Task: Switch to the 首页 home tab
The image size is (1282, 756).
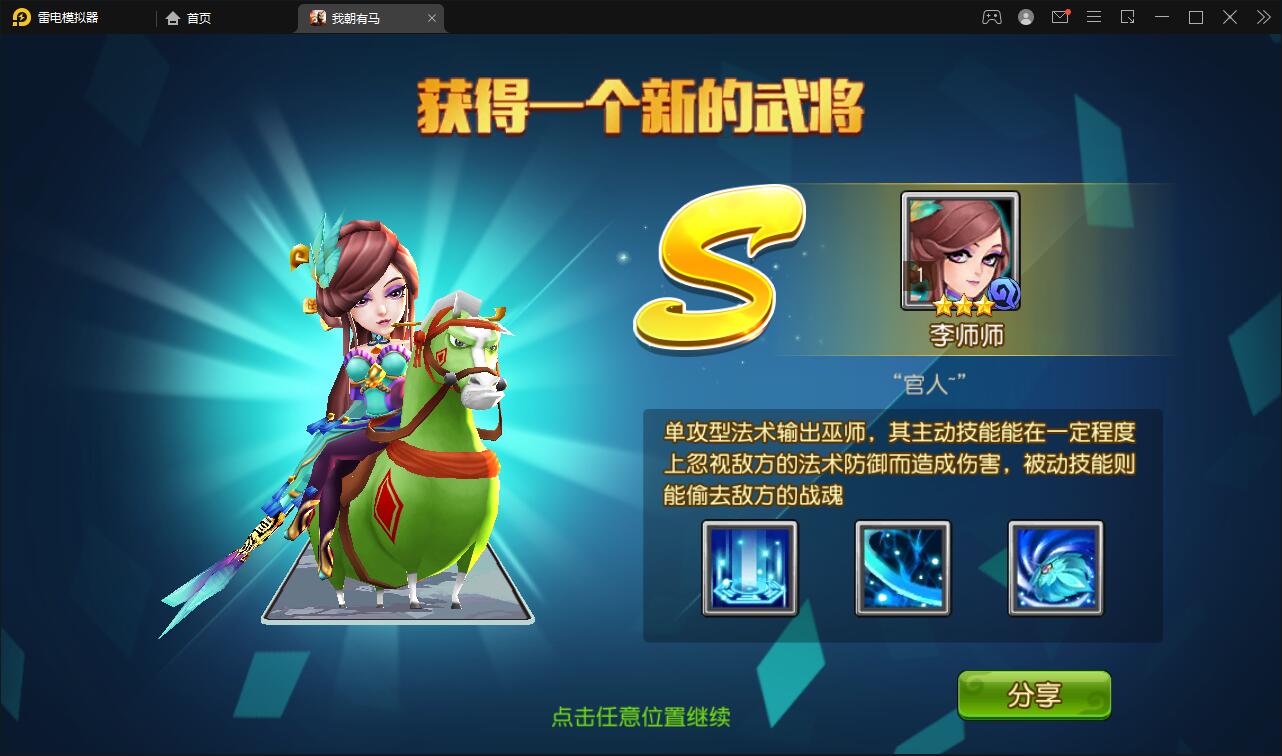Action: point(188,17)
